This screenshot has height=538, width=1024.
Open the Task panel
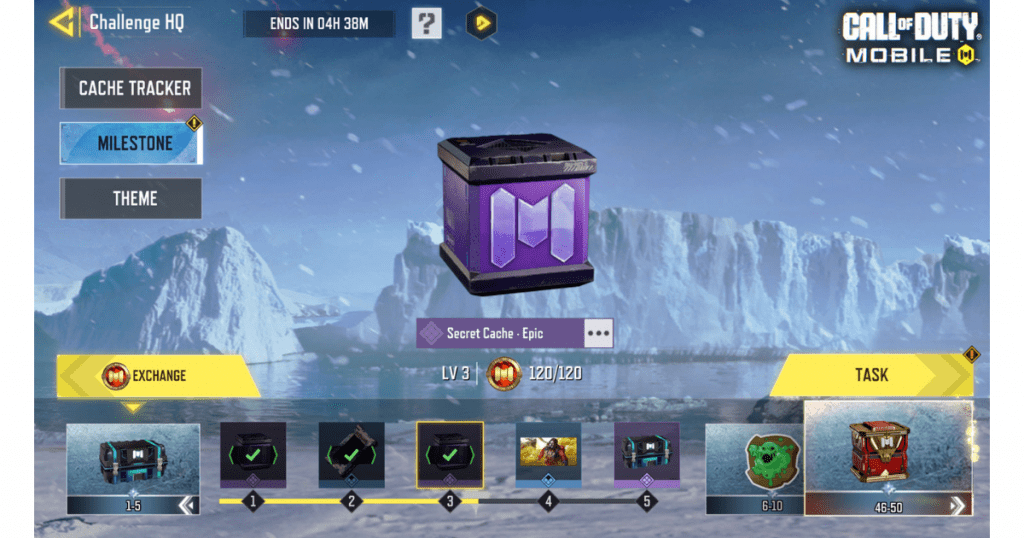870,375
